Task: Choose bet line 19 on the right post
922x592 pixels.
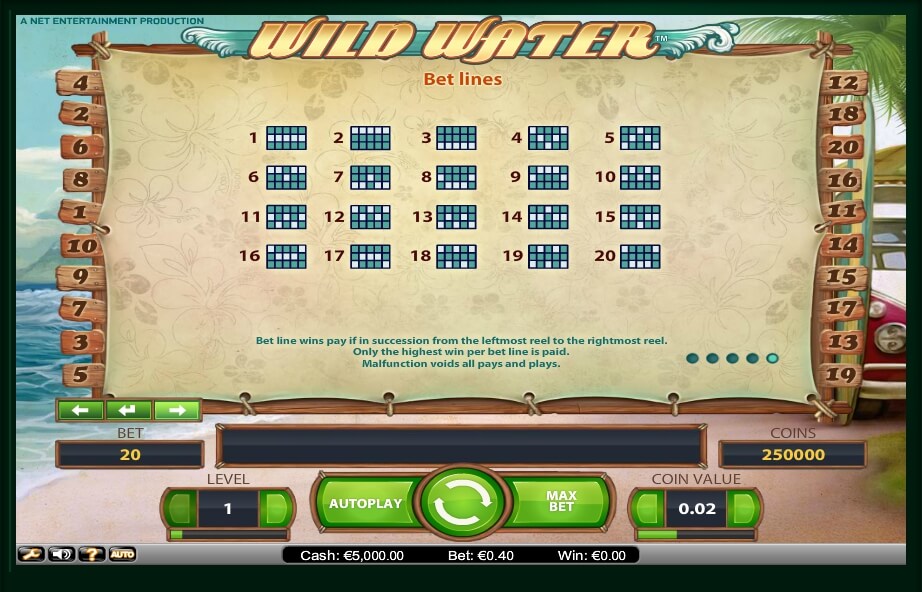Action: (845, 375)
